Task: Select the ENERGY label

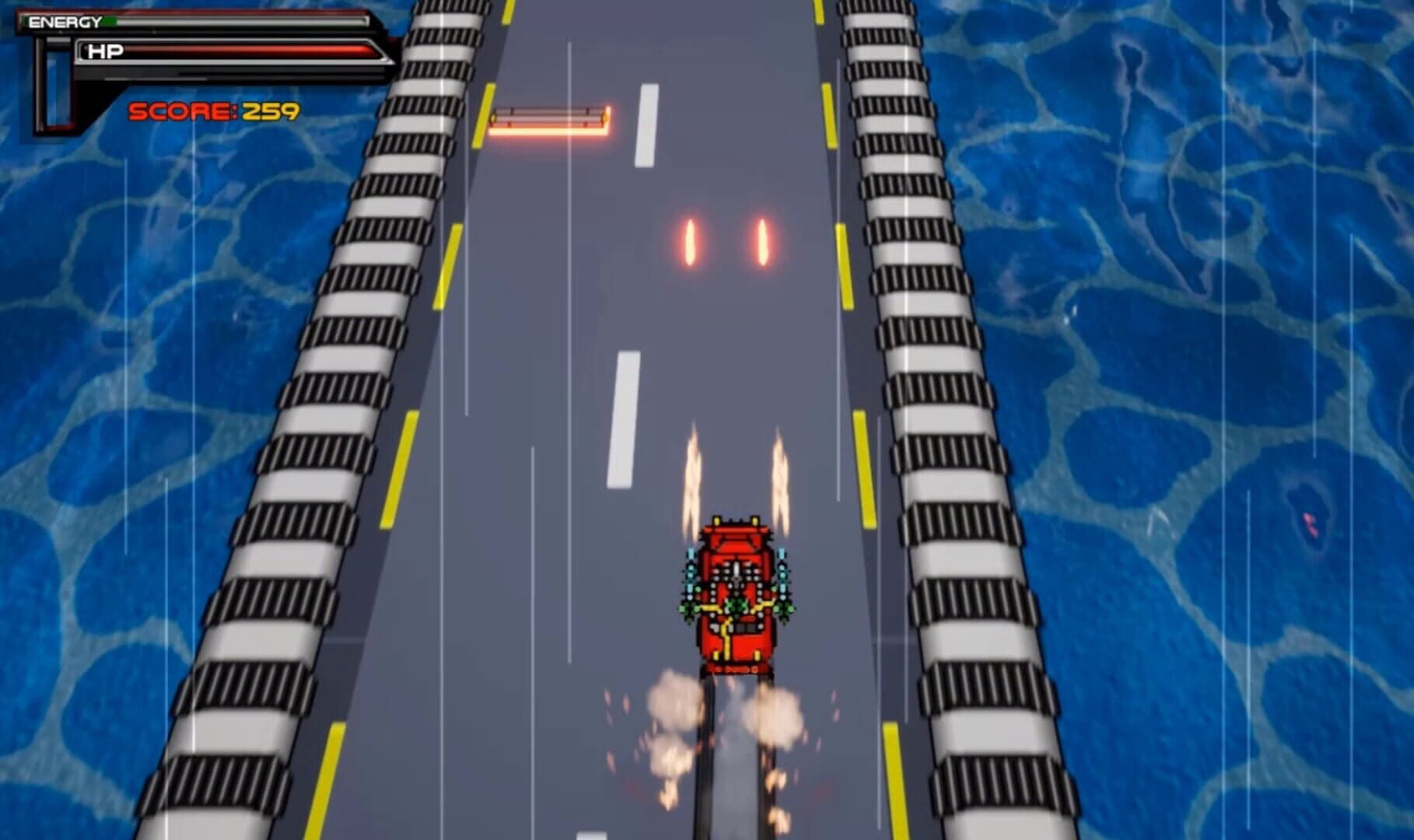Action: tap(65, 21)
